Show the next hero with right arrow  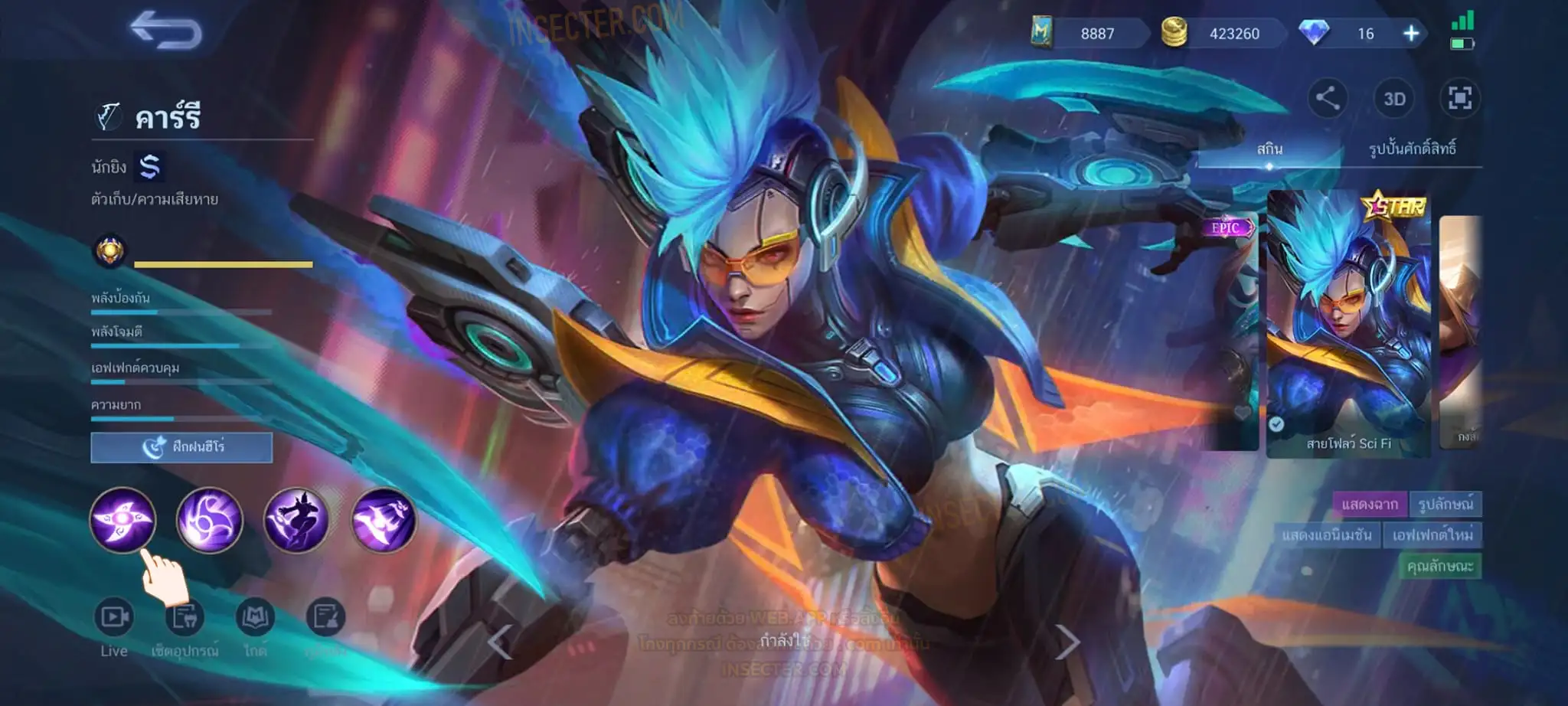1067,642
